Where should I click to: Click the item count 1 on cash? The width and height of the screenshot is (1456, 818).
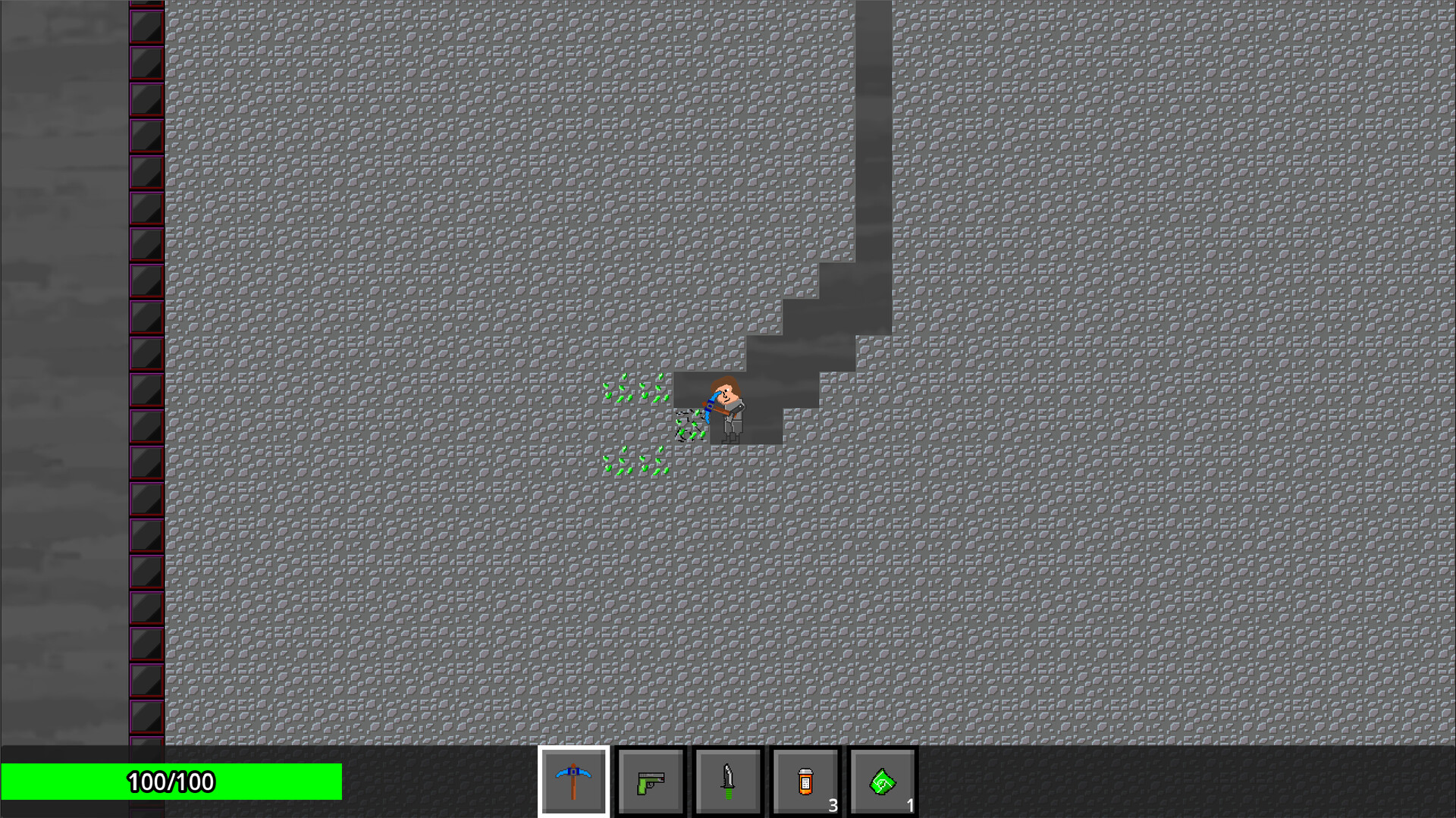(910, 807)
